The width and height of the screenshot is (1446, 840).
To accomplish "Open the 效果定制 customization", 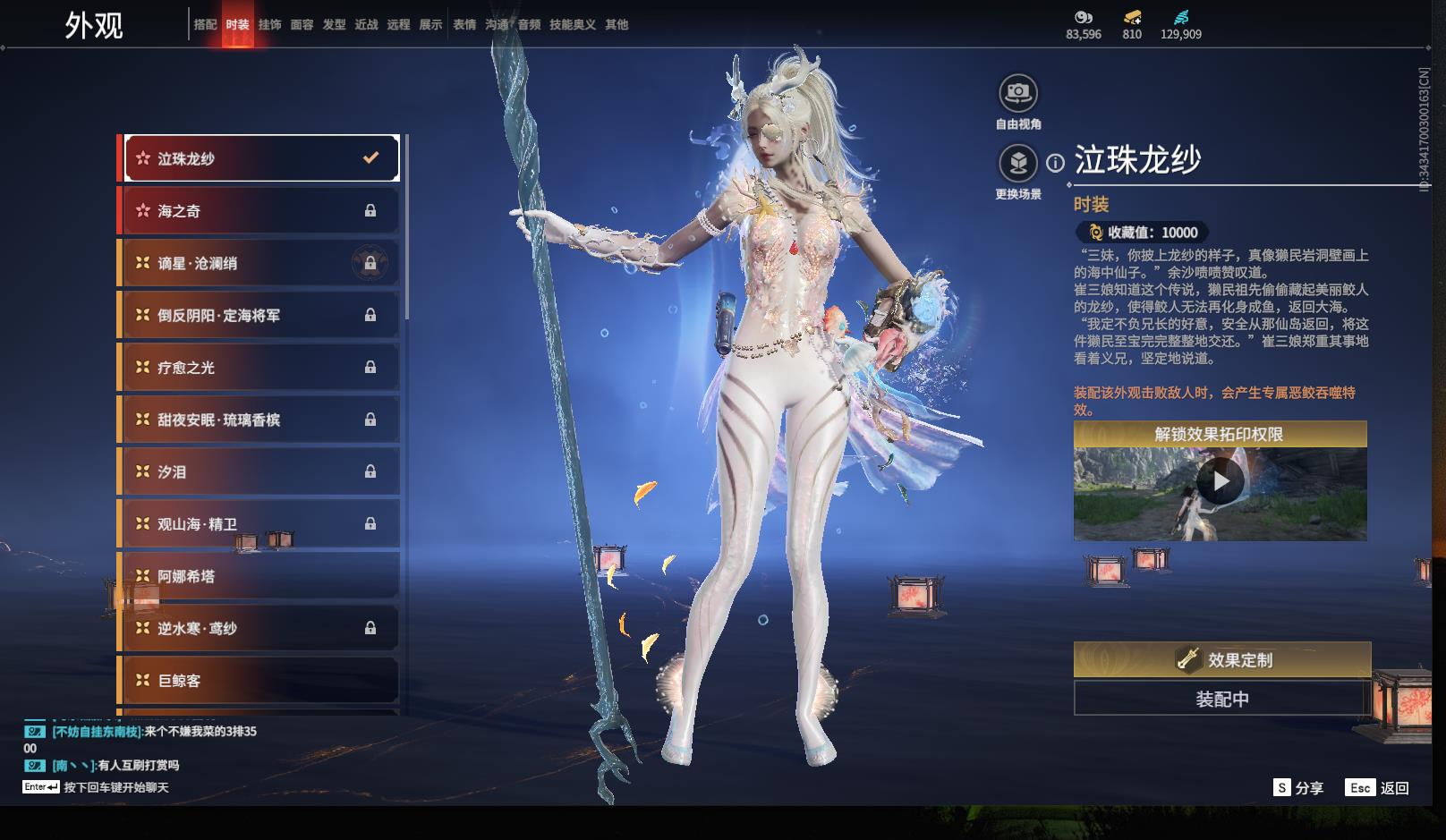I will coord(1221,660).
